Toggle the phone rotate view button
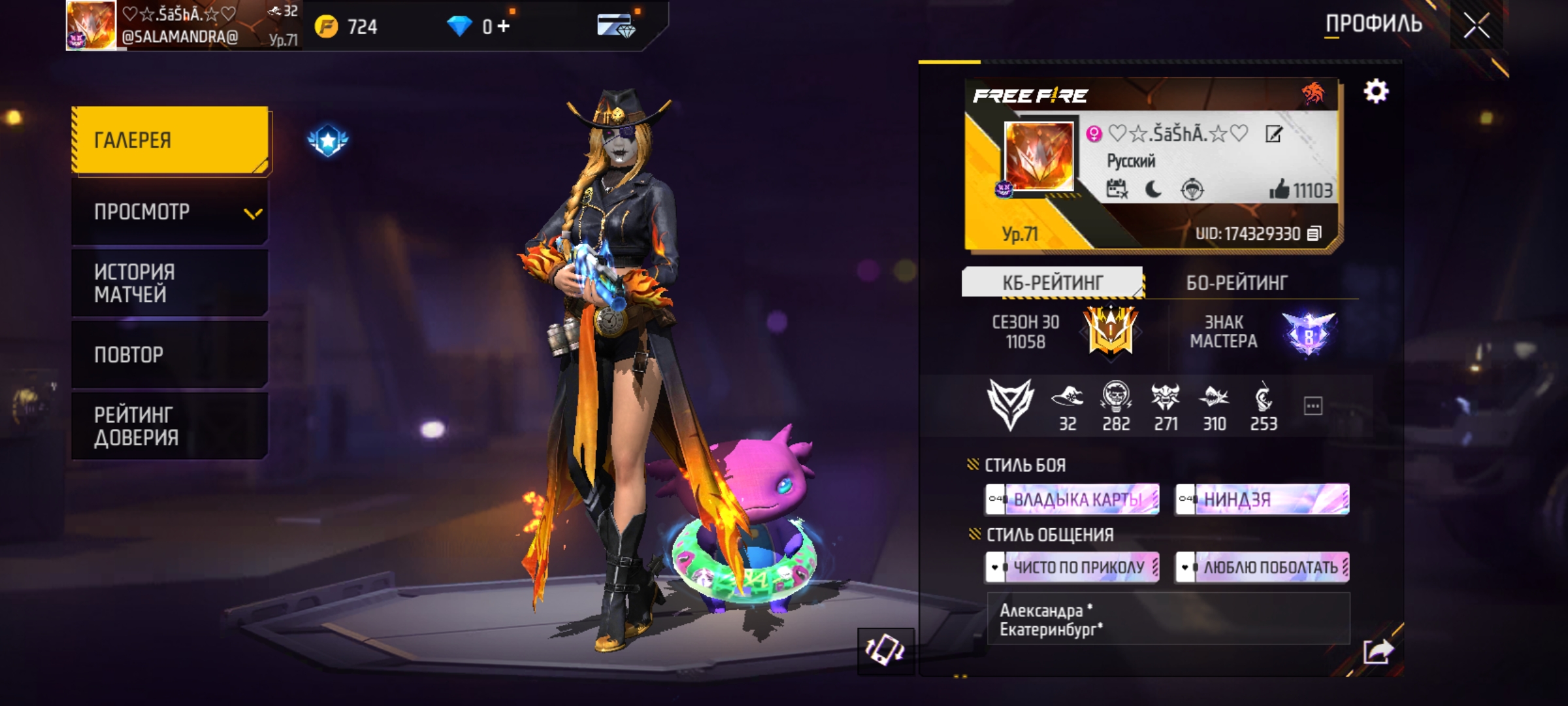Screen dimensions: 1568x706 click(885, 650)
